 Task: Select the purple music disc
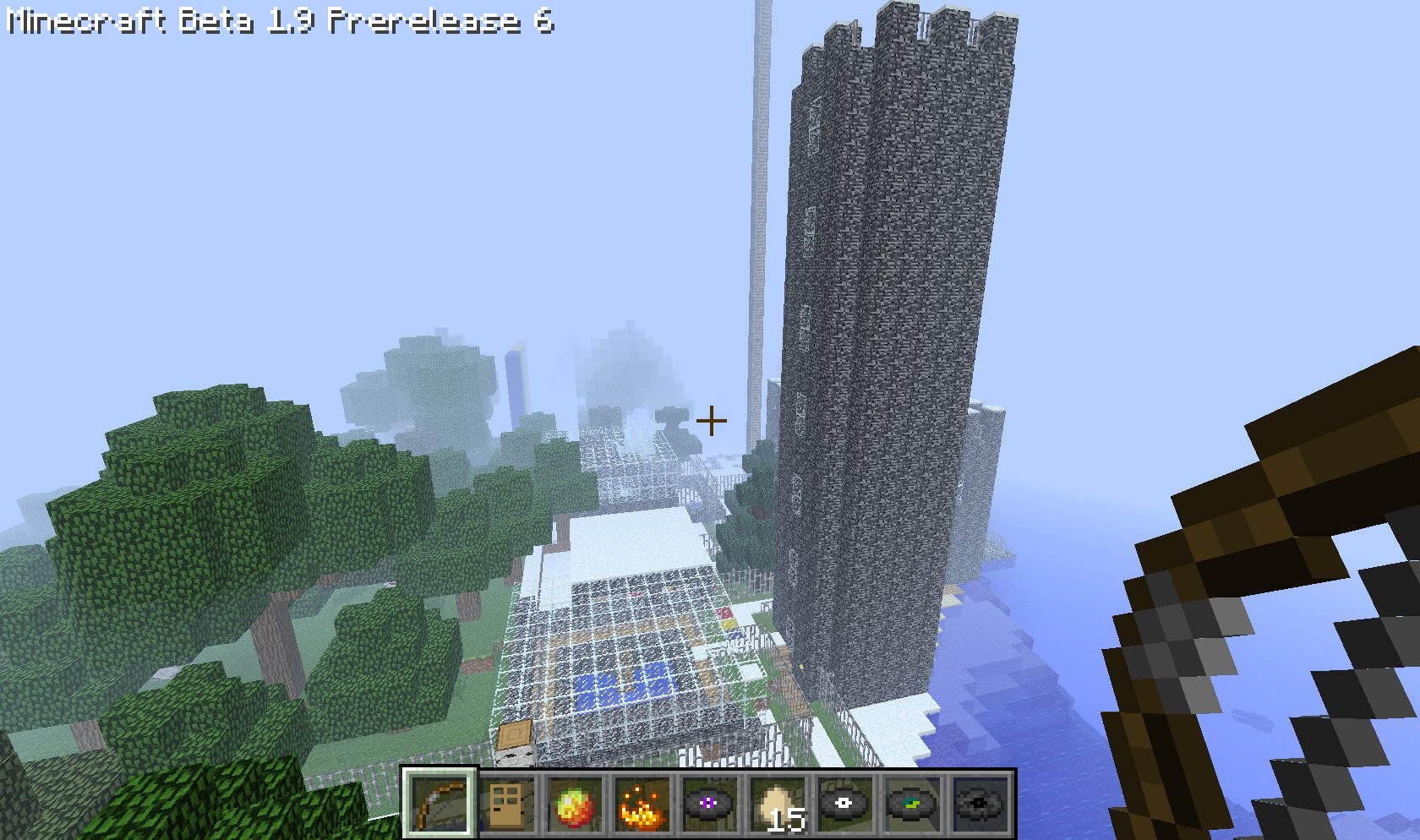[708, 801]
